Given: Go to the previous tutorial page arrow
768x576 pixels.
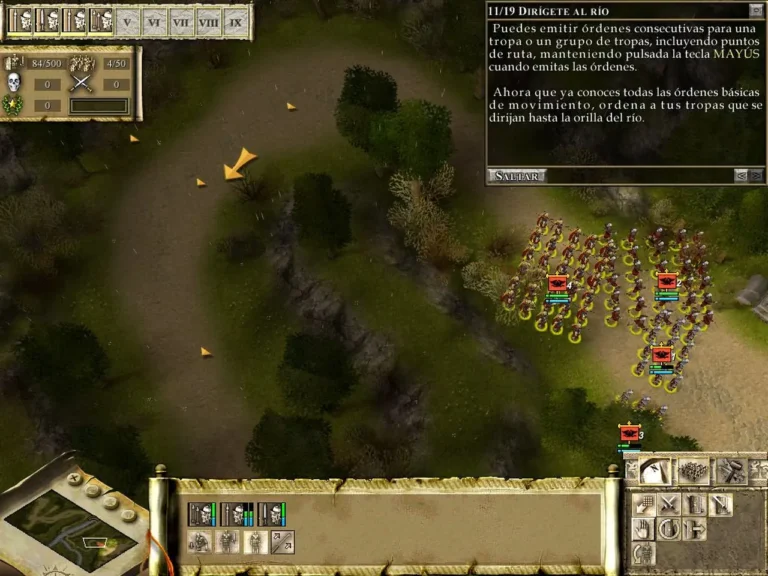Looking at the screenshot, I should pyautogui.click(x=741, y=176).
